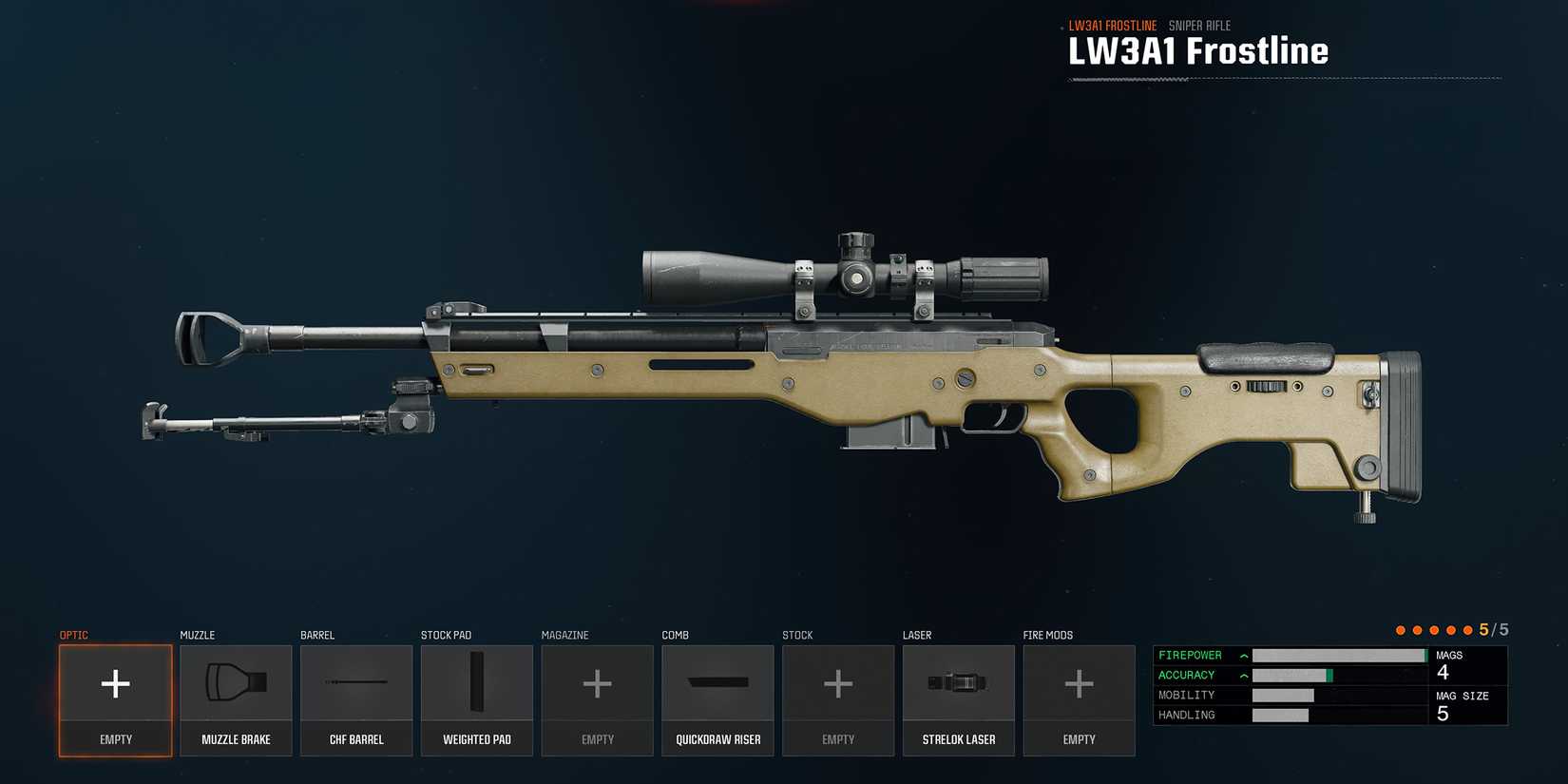Click the 5/5 attachment points indicator
Viewport: 1568px width, 784px height.
pos(1494,629)
